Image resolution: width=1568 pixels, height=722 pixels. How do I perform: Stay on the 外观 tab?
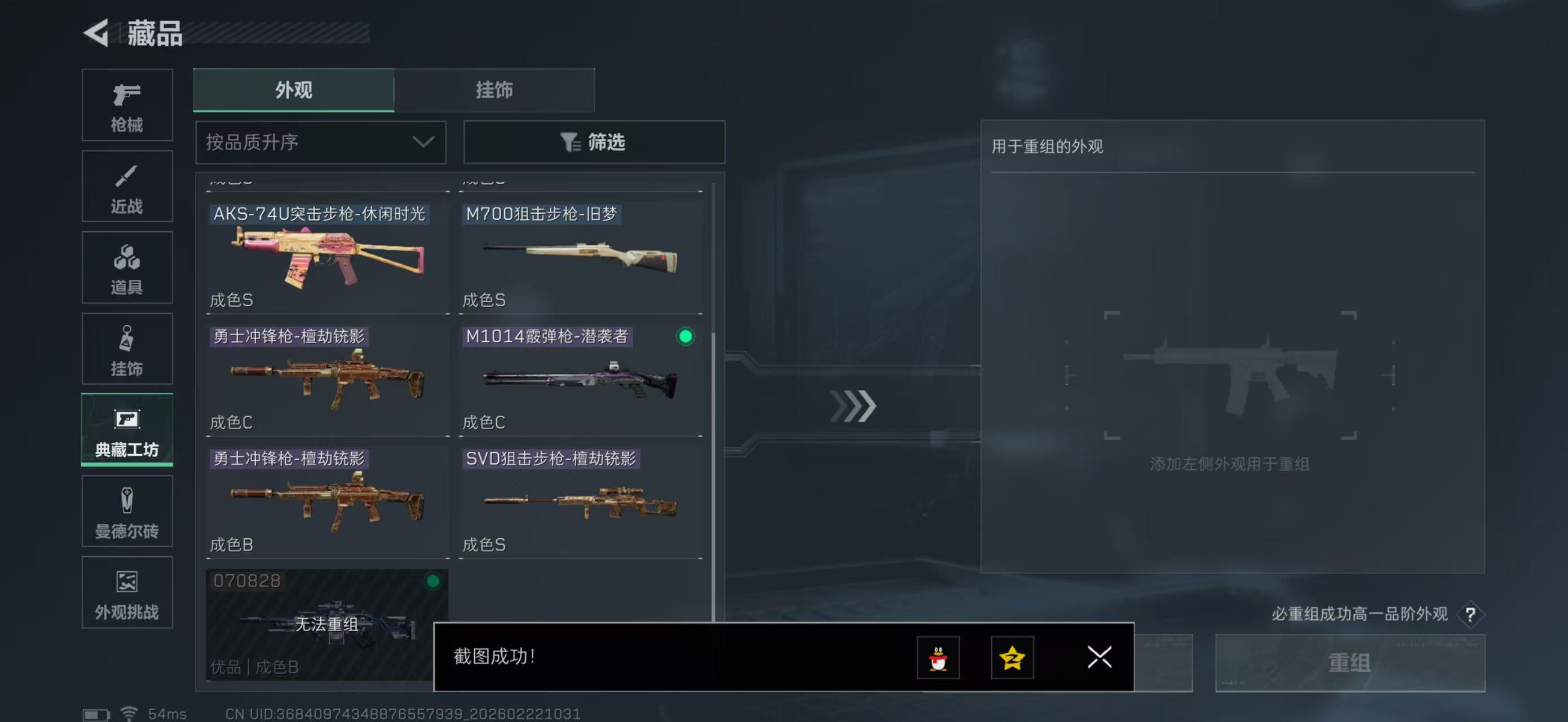click(292, 90)
